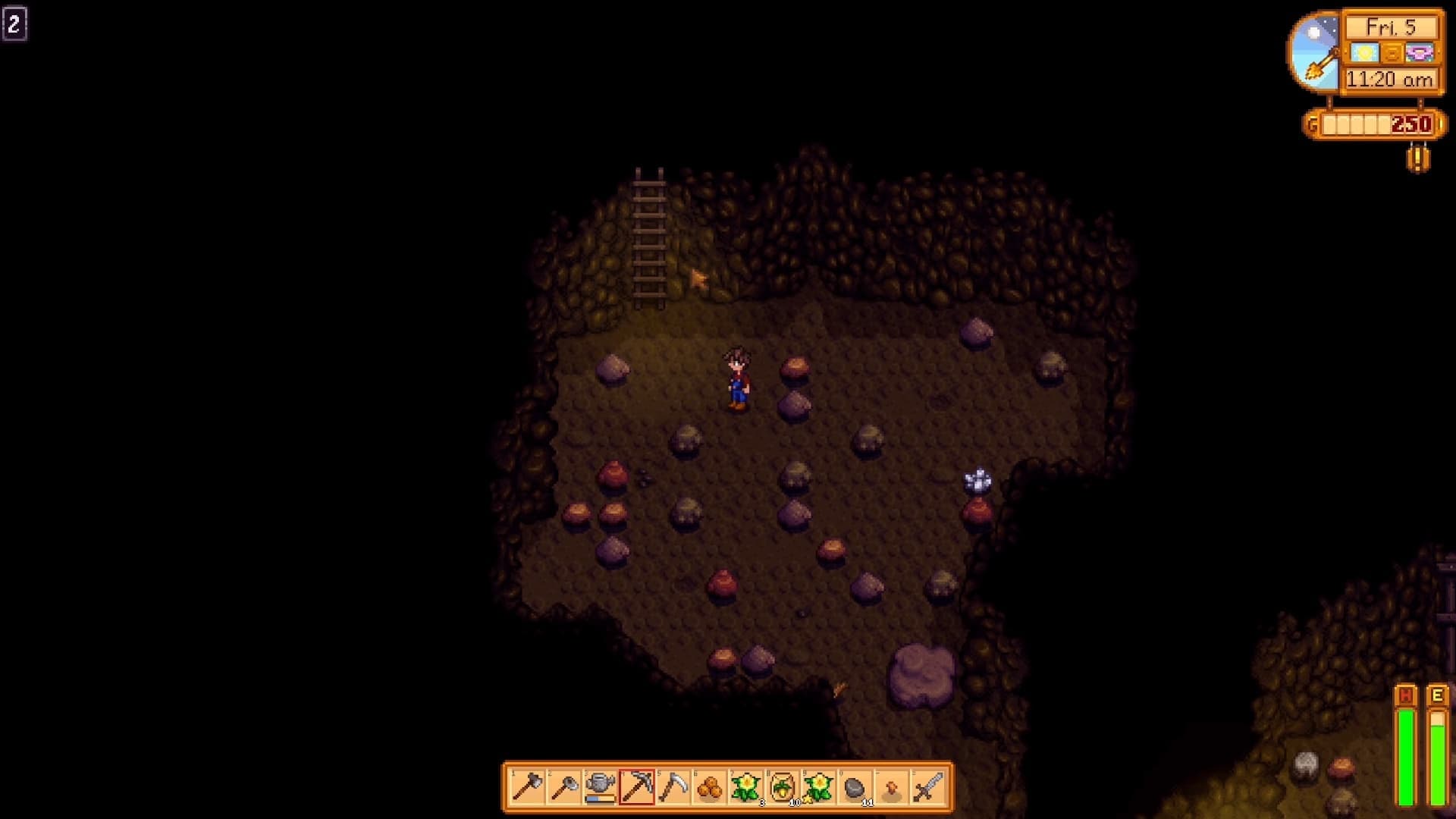1456x819 pixels.
Task: Select the hoe in the hotbar
Action: pyautogui.click(x=563, y=787)
